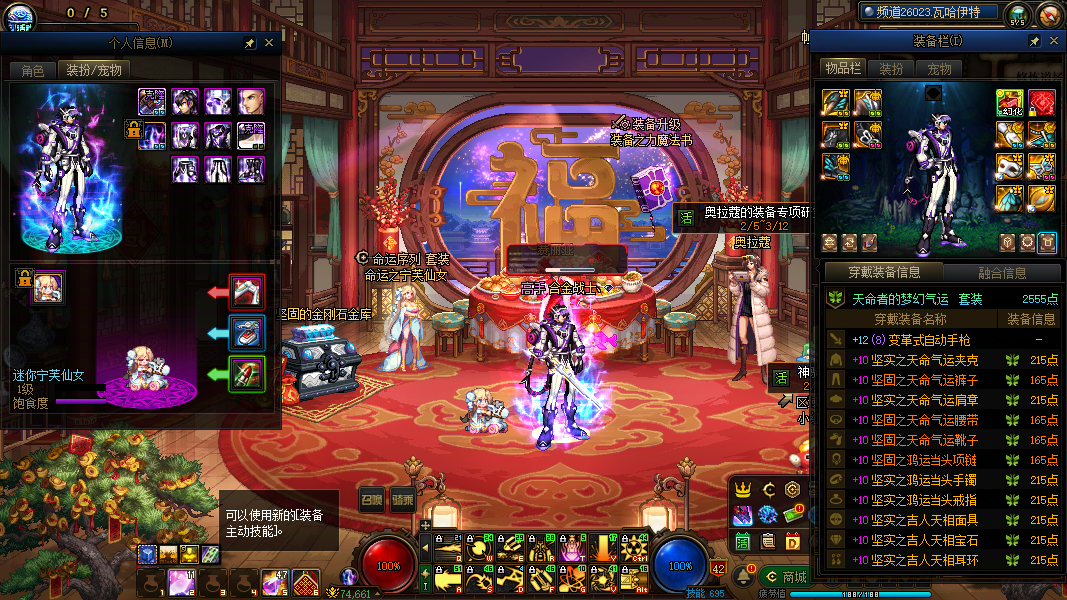Viewport: 1067px width, 600px height.
Task: Open the green 活 calendar icon
Action: 743,541
